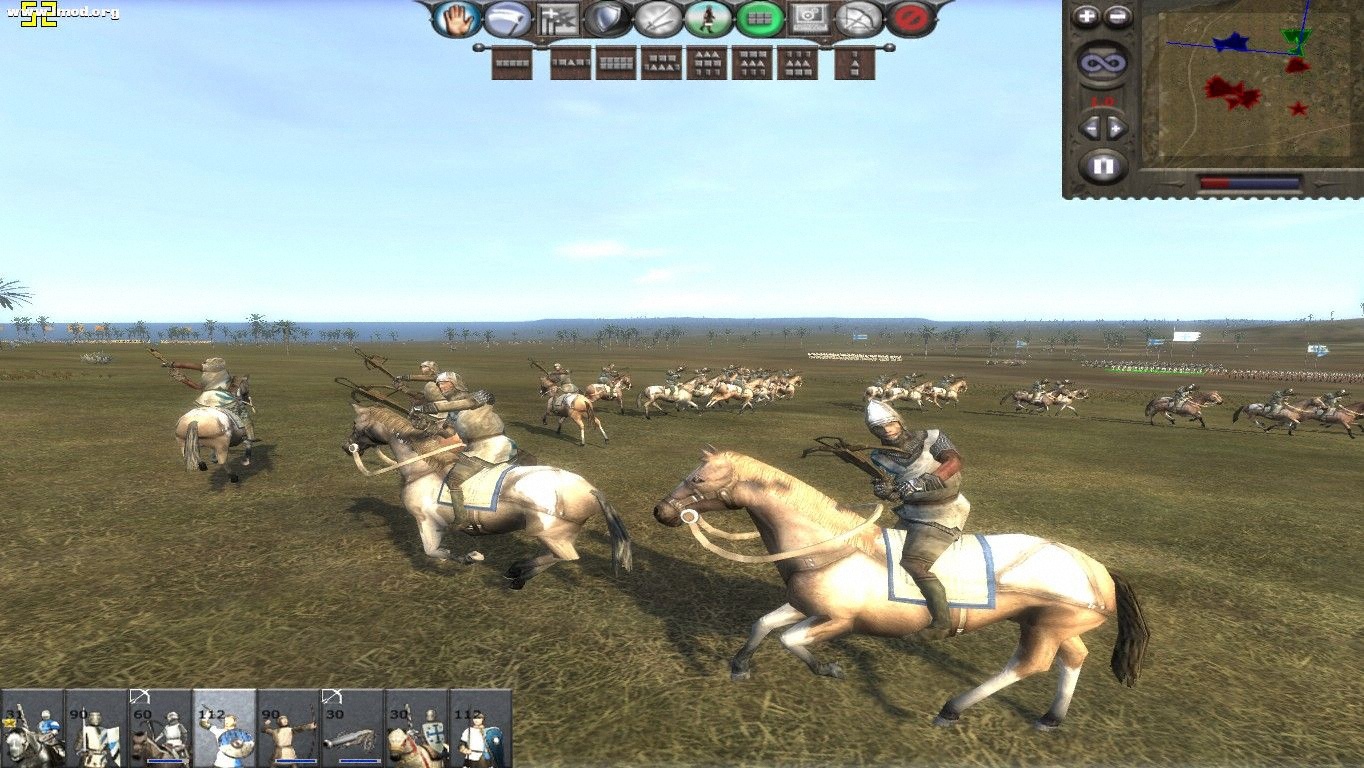This screenshot has height=768, width=1364.
Task: Select the hand cursor halt command
Action: [457, 17]
